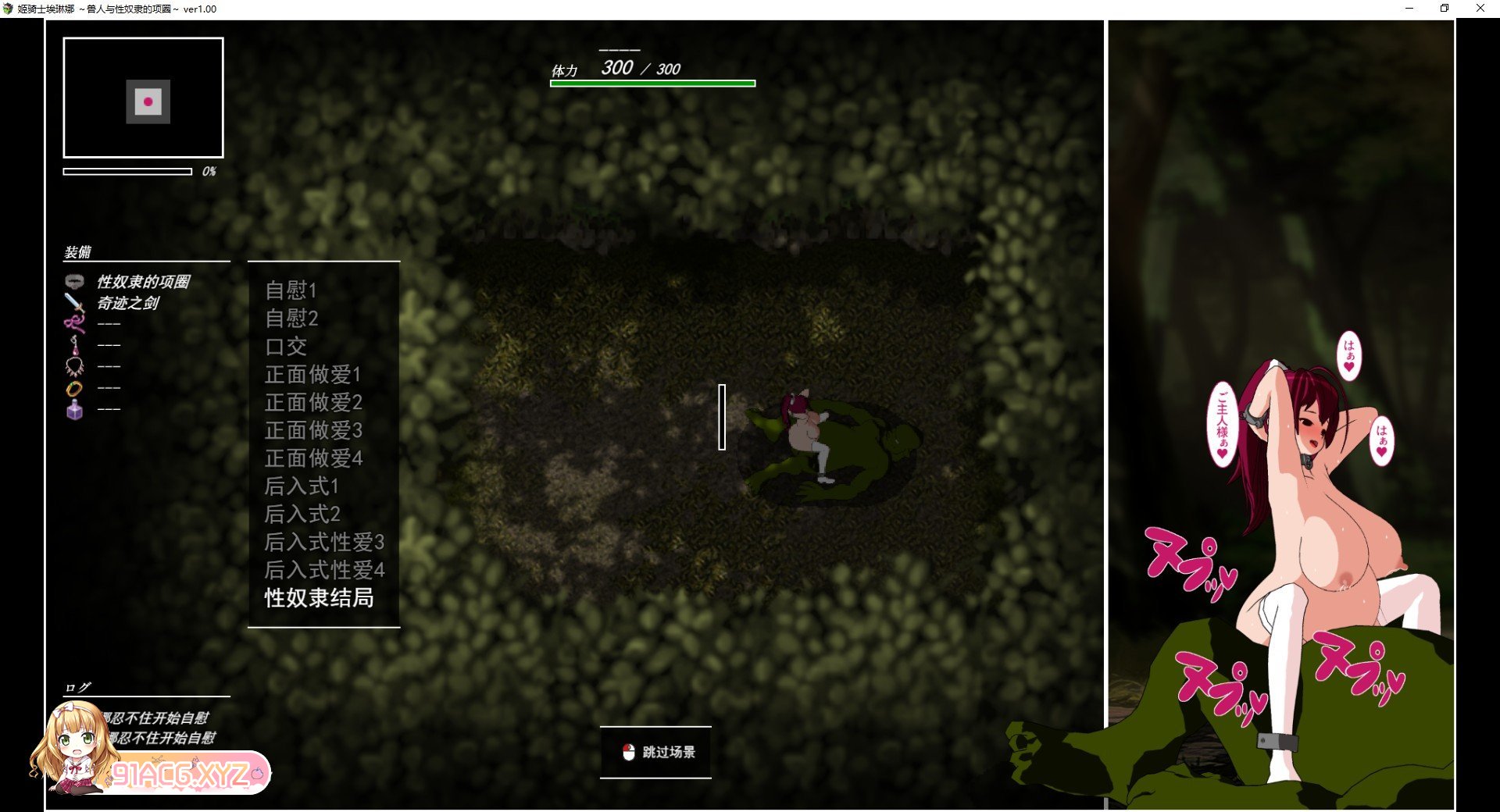Open the 正面做爱4 scene entry
Screen dimensions: 1500x812
tap(313, 458)
